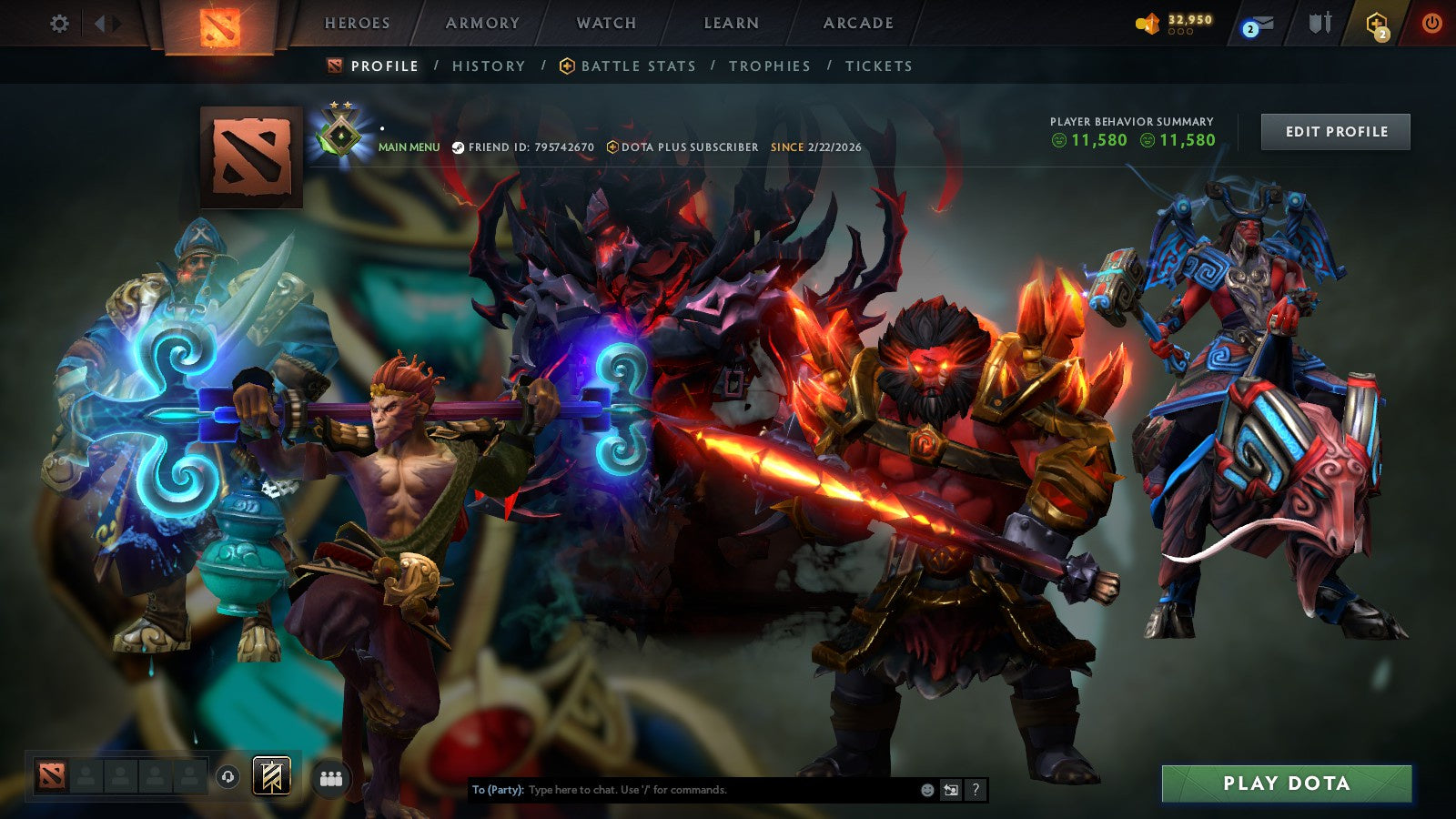Open the settings gear

click(x=59, y=24)
